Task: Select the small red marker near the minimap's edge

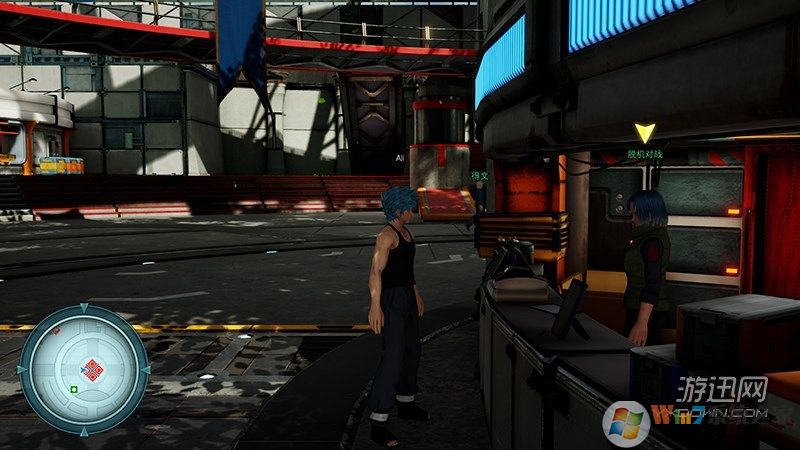Action: click(56, 330)
